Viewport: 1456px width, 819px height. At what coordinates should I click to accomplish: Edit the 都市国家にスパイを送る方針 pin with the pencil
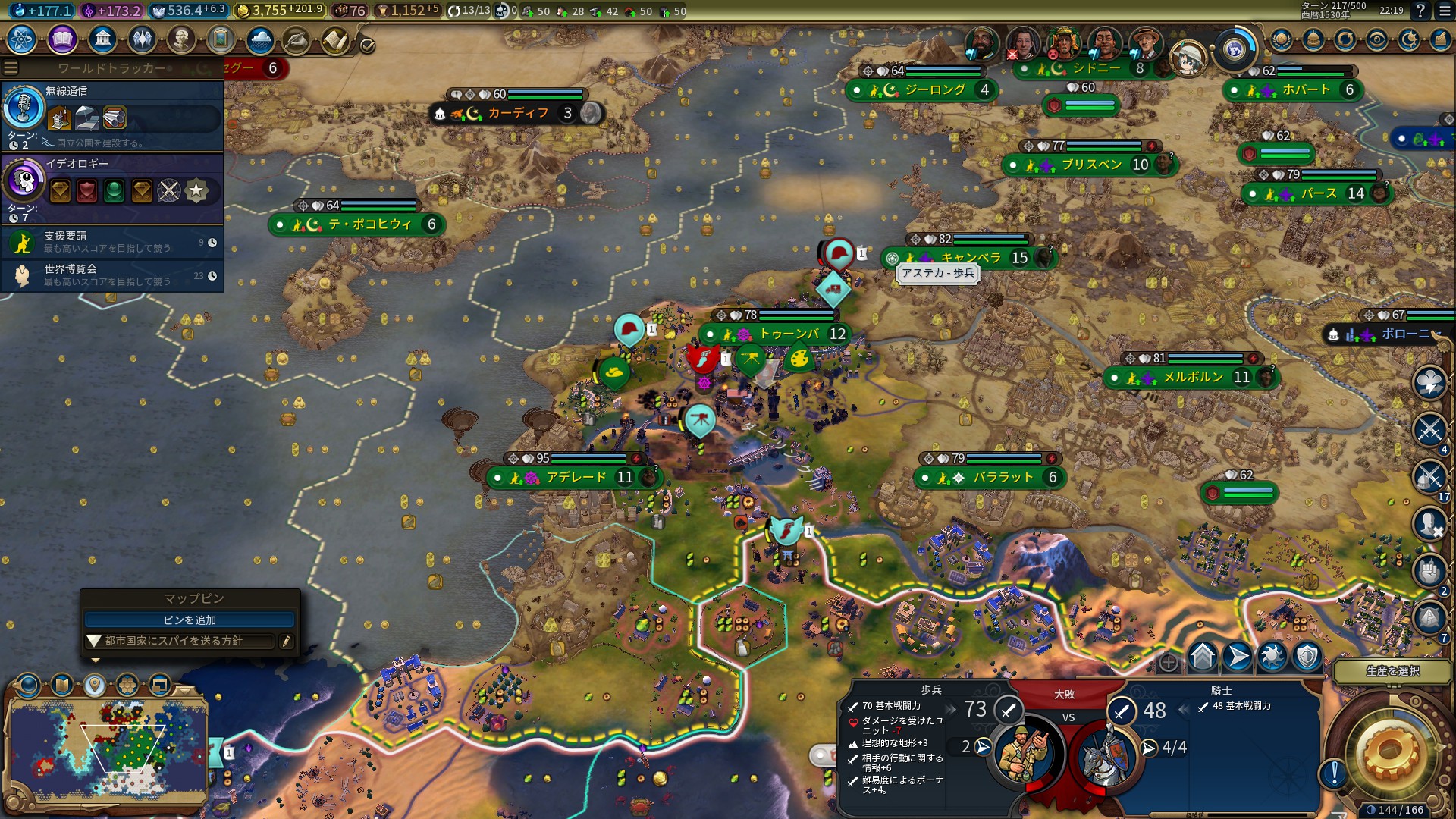(x=286, y=642)
